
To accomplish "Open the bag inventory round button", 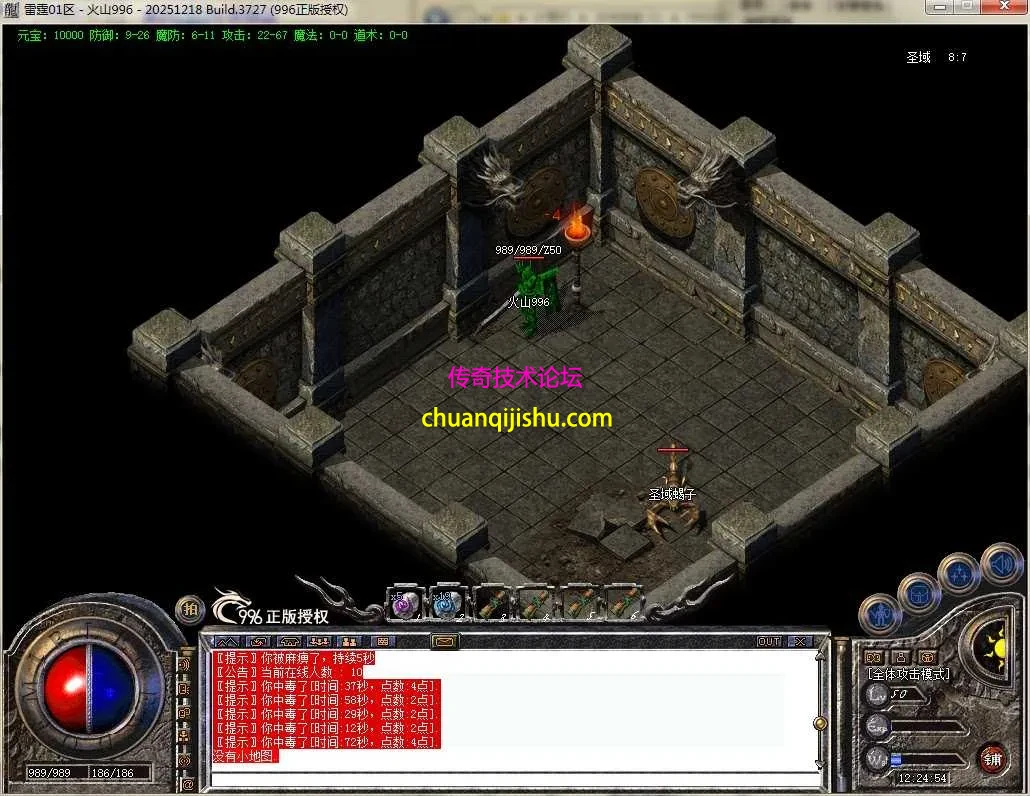I will (918, 593).
